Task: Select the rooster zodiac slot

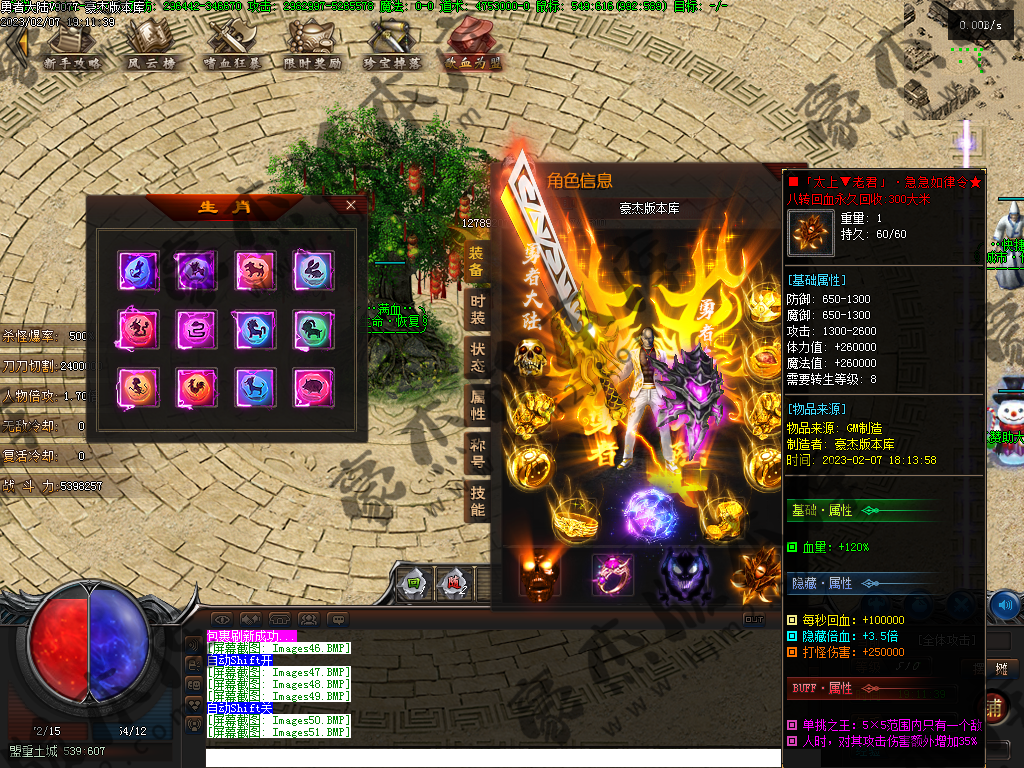Action: [196, 387]
